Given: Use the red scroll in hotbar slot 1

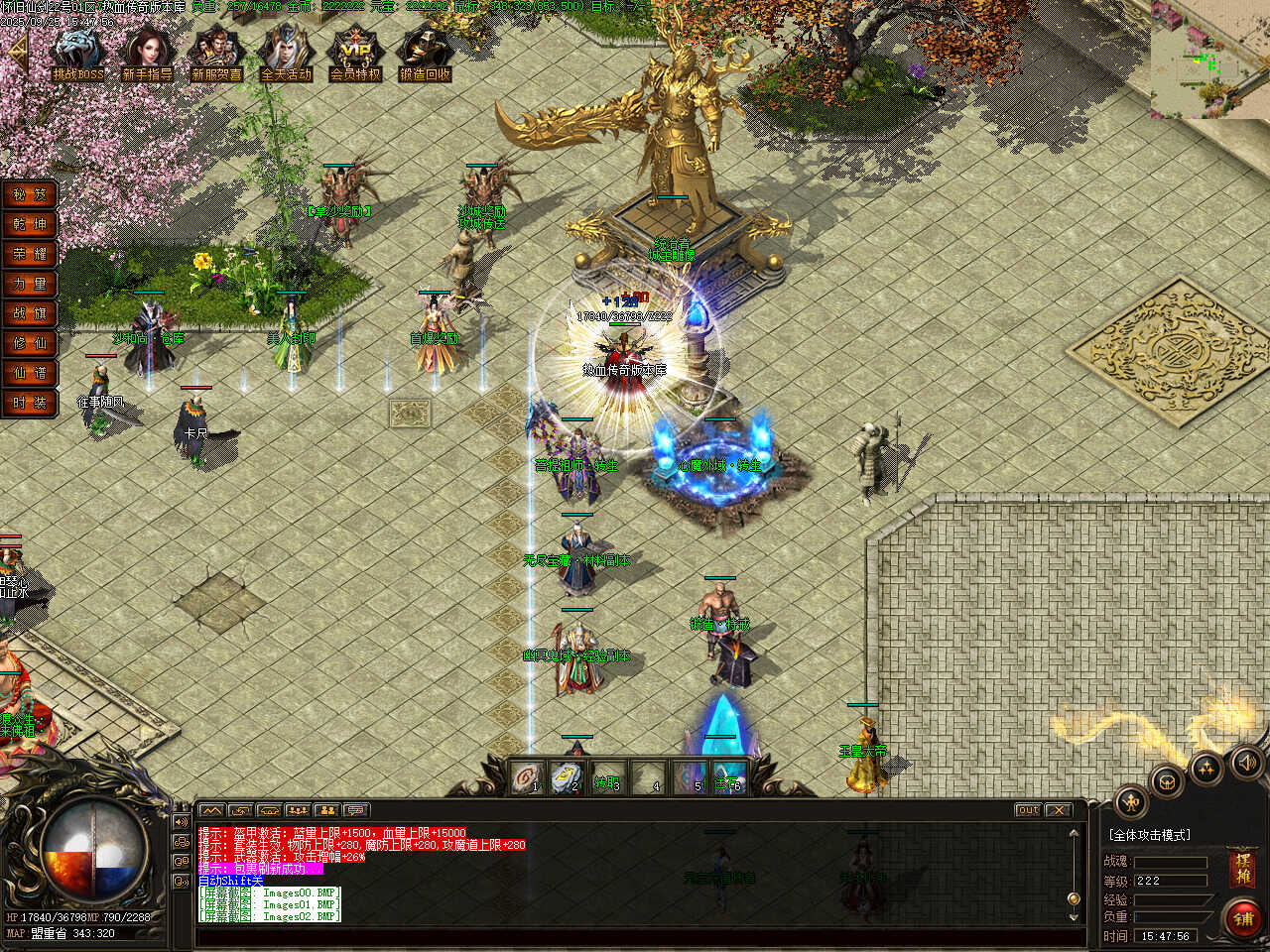Looking at the screenshot, I should tap(528, 776).
